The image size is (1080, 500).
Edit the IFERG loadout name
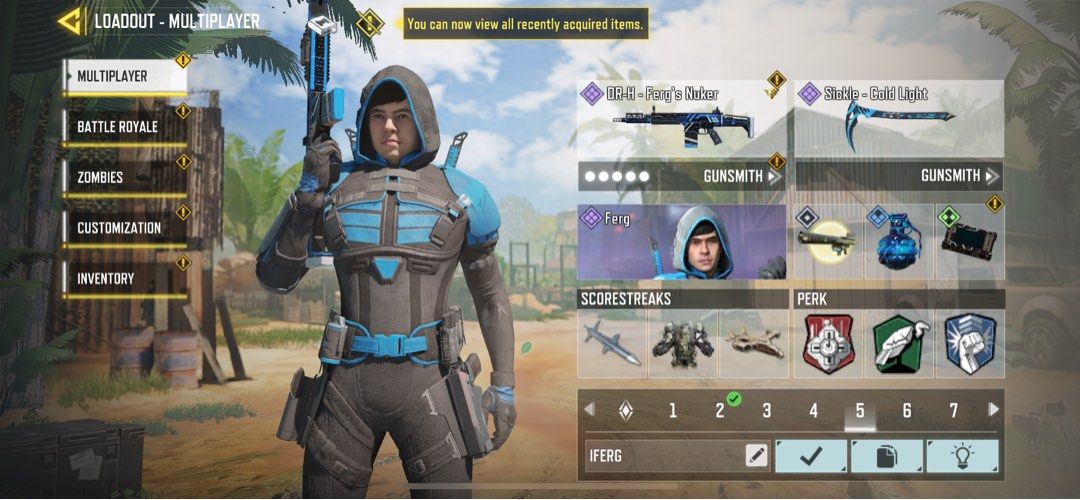pos(757,456)
